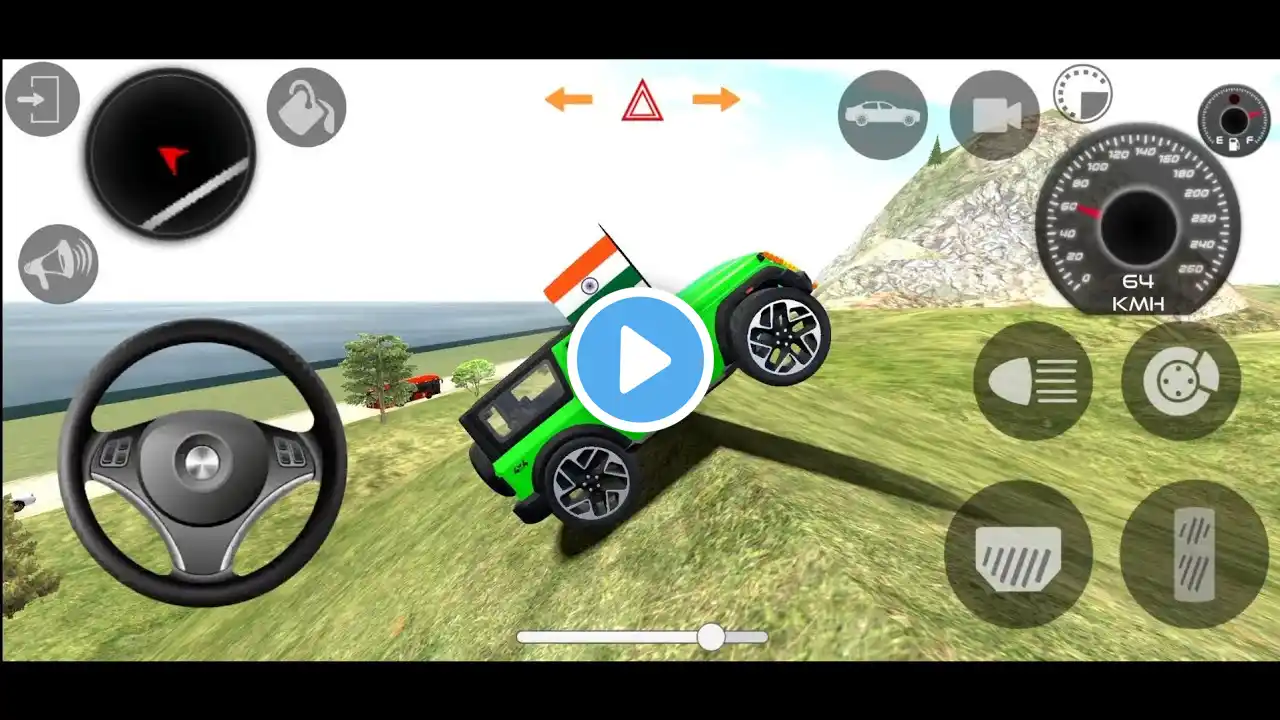Viewport: 1280px width, 720px height.
Task: Activate the right turn indicator arrow
Action: [x=716, y=99]
